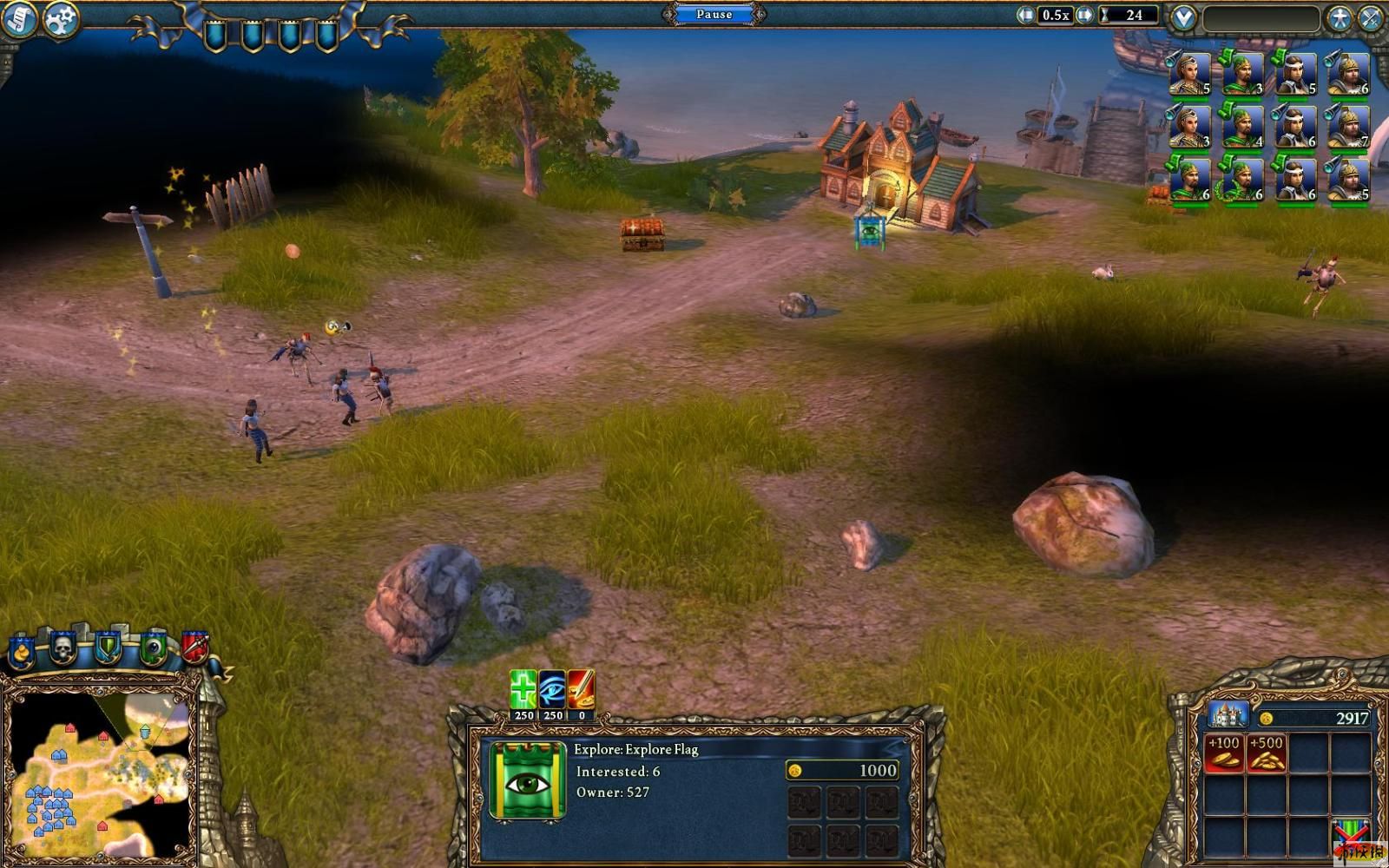Open the quest scroll icon in the corner

[18, 19]
